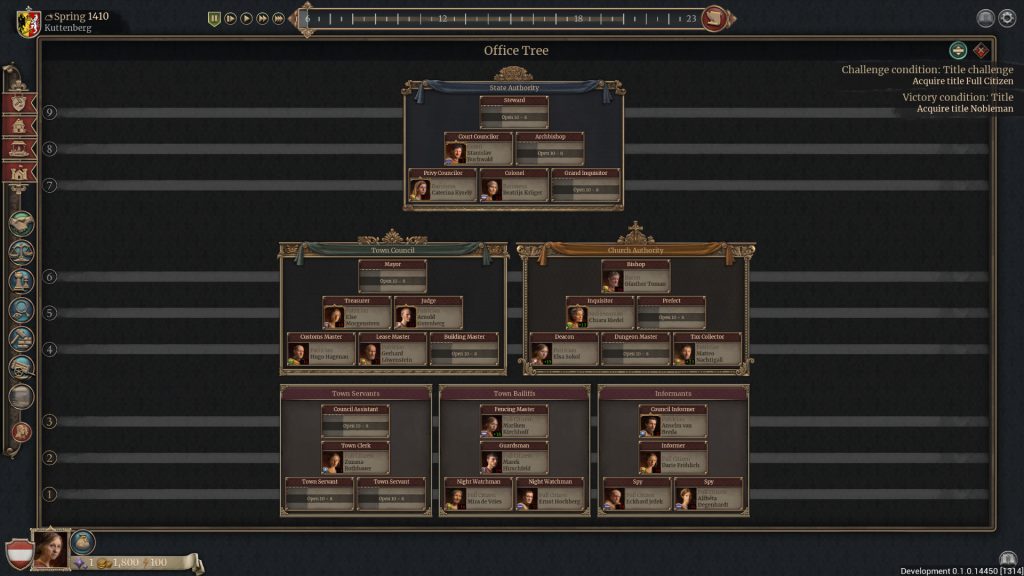
Task: Click the Kuttenberg city coat of arms
Action: click(x=28, y=22)
